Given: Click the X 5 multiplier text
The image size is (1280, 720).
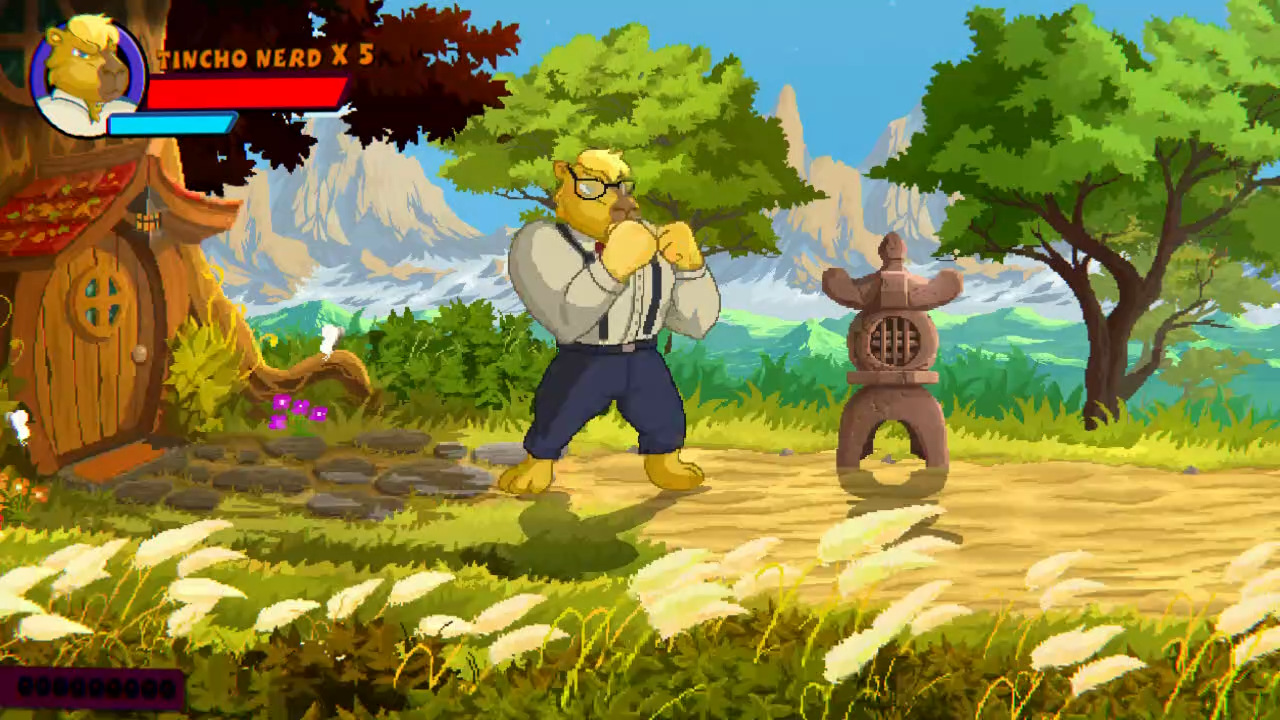Looking at the screenshot, I should tap(352, 58).
